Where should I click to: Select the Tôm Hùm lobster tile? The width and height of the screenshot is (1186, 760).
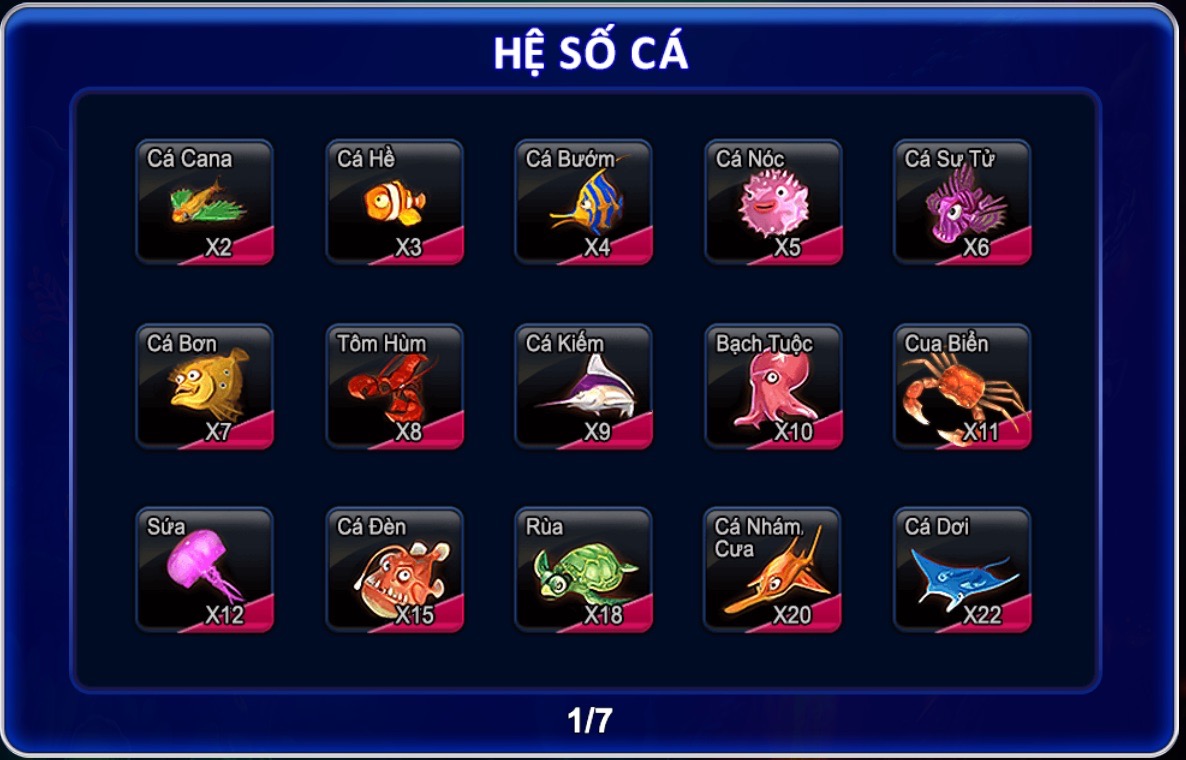coord(394,386)
